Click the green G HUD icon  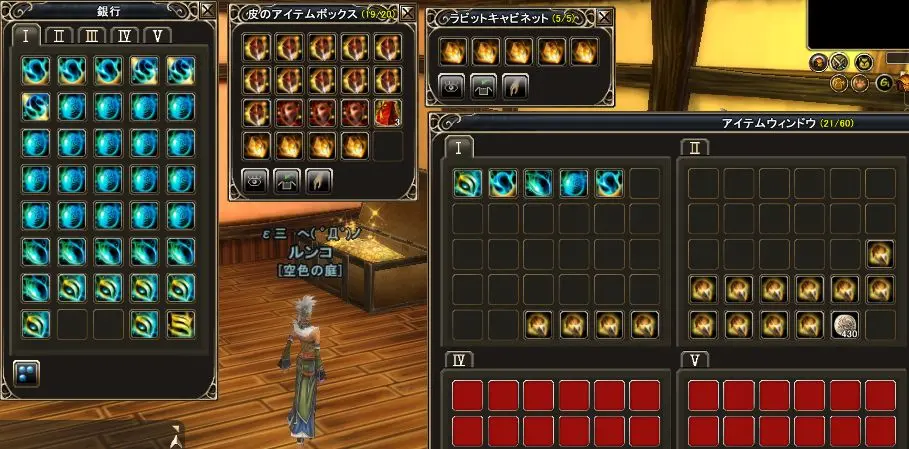[x=884, y=83]
